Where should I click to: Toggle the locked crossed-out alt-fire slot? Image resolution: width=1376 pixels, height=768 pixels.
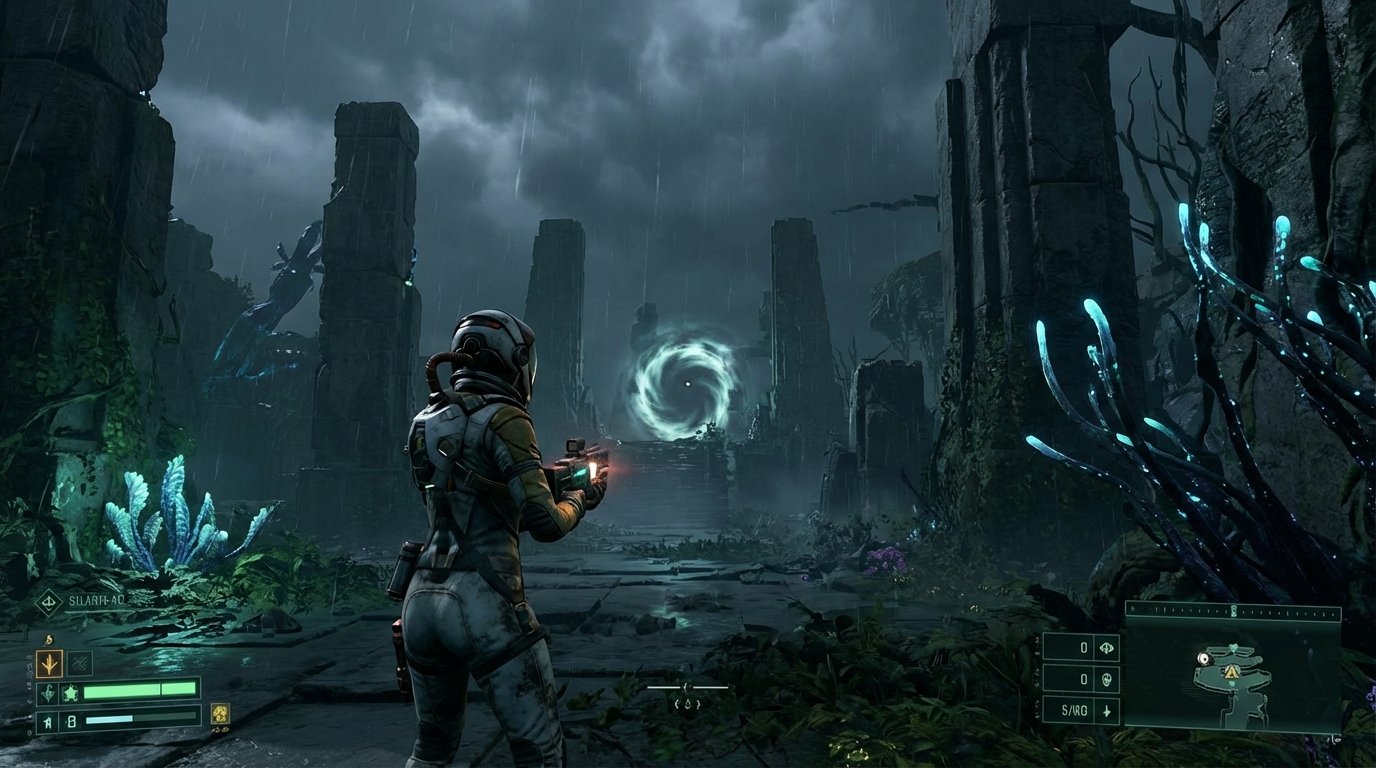(x=80, y=663)
